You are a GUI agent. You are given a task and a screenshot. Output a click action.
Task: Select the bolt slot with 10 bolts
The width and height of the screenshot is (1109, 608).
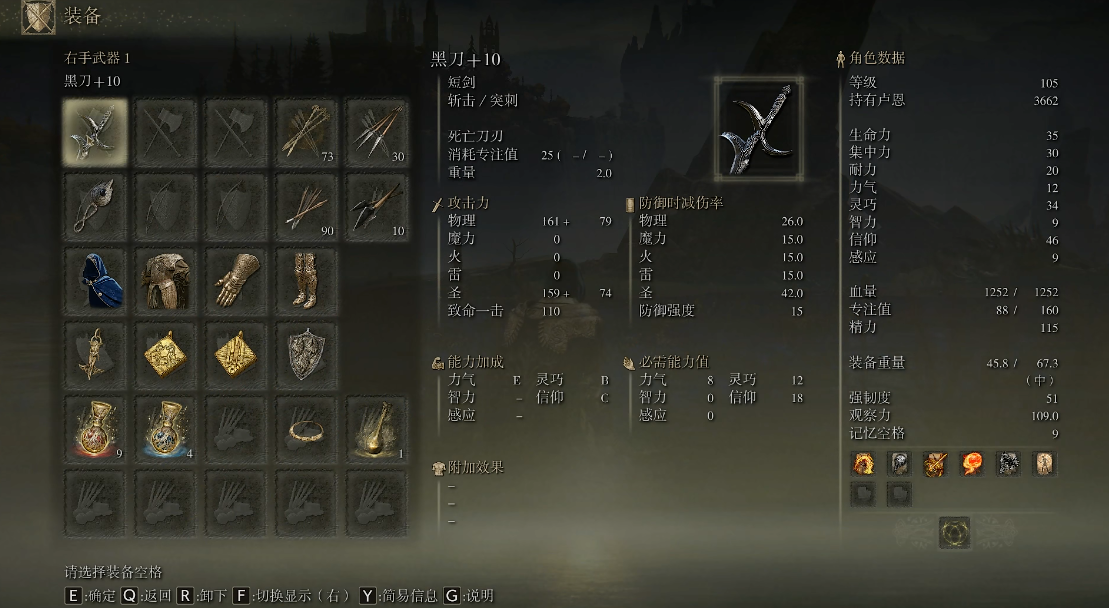coord(376,205)
